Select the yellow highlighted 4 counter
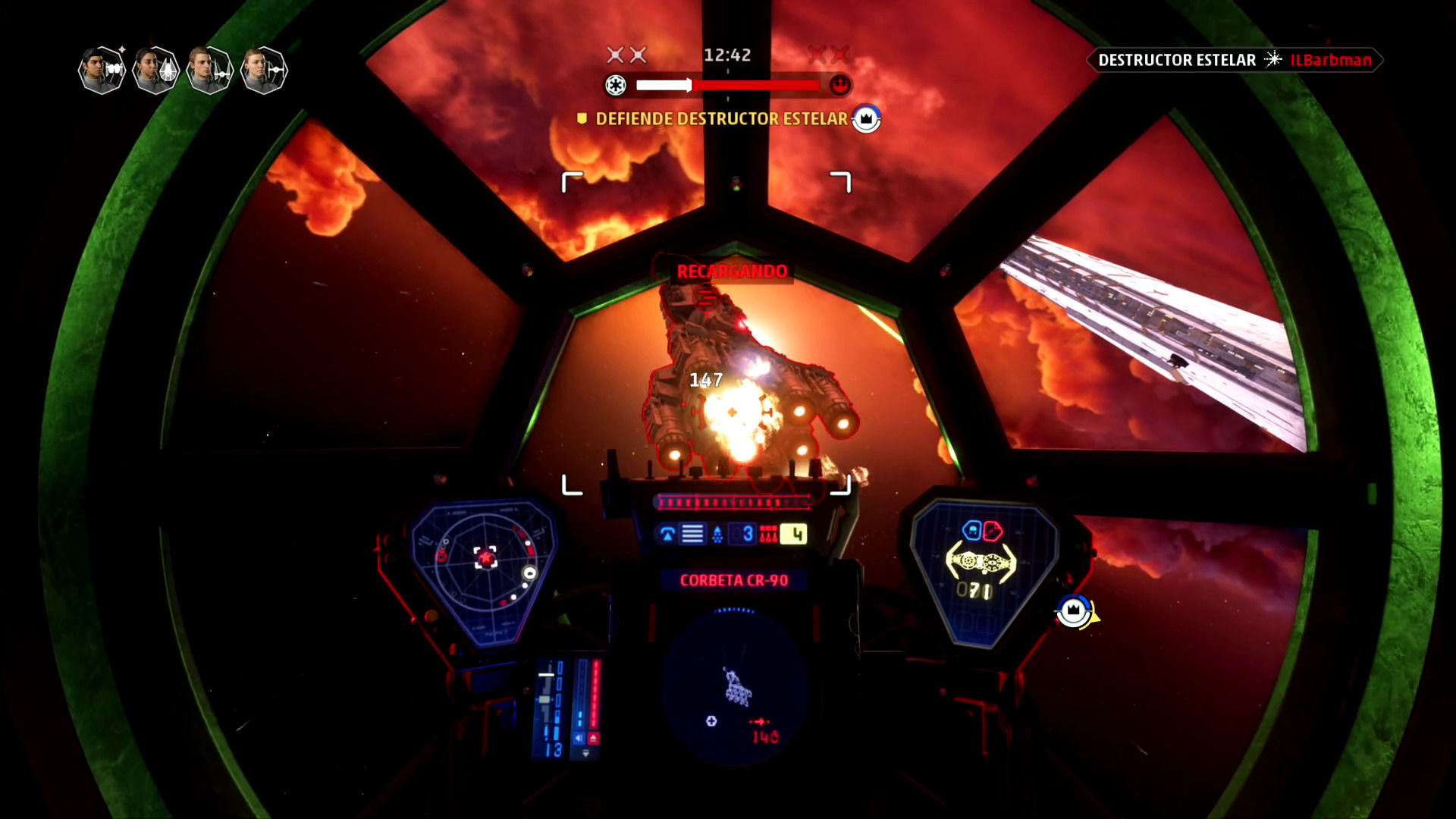1456x819 pixels. [x=794, y=535]
